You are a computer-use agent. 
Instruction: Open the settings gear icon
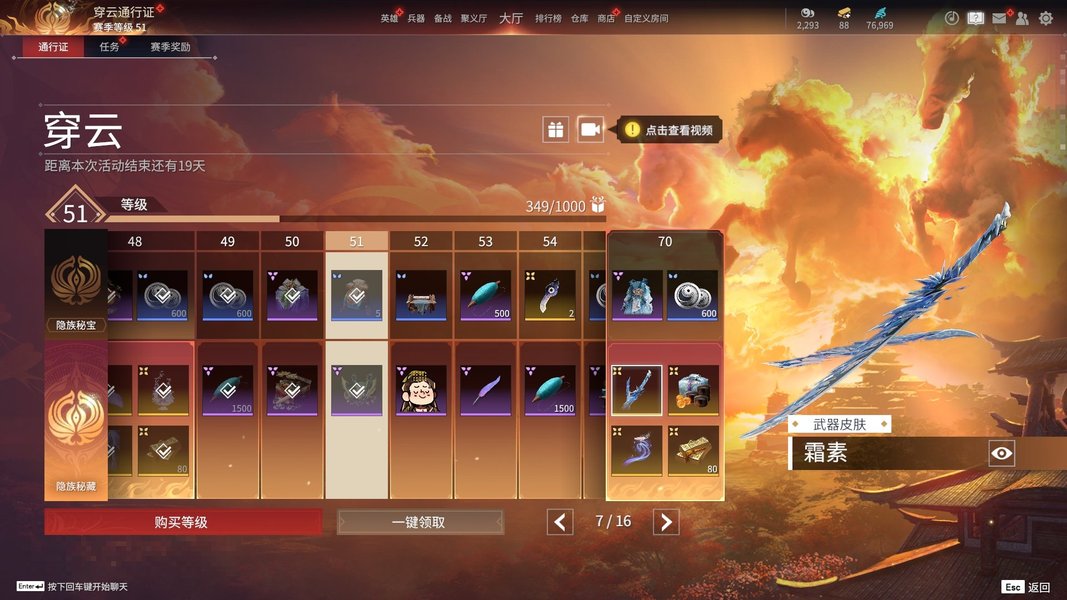point(1046,18)
